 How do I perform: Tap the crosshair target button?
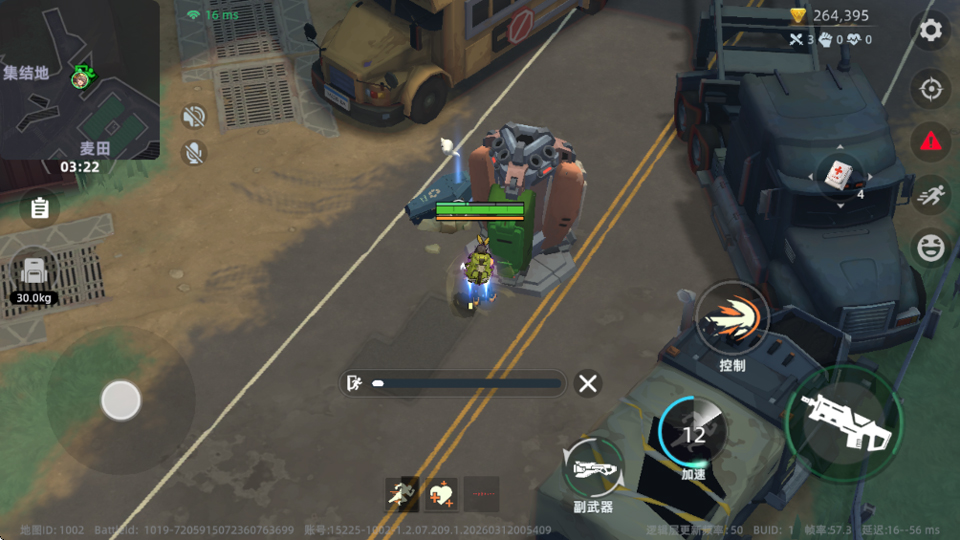tap(930, 90)
